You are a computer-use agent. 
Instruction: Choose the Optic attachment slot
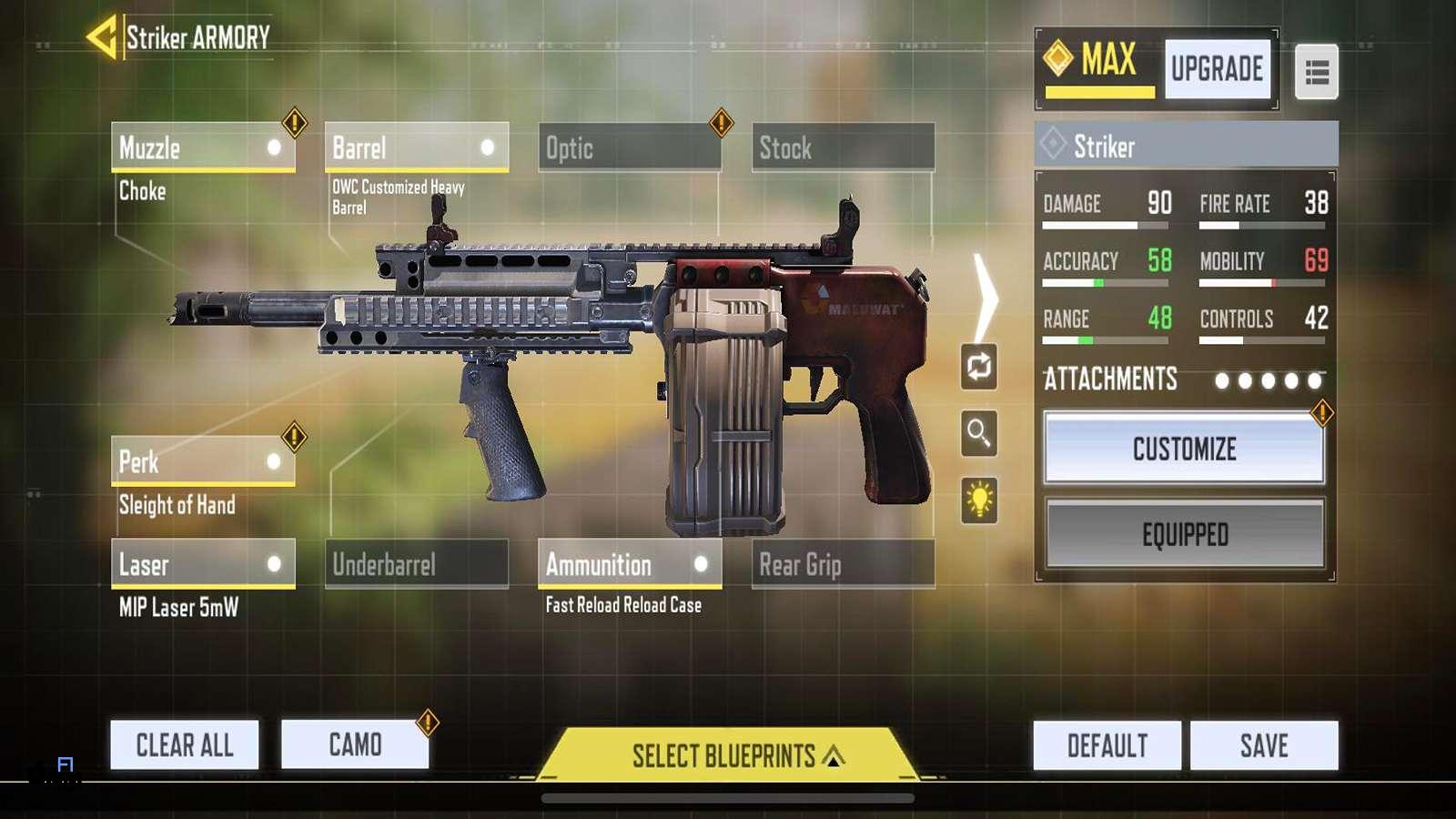(x=629, y=147)
